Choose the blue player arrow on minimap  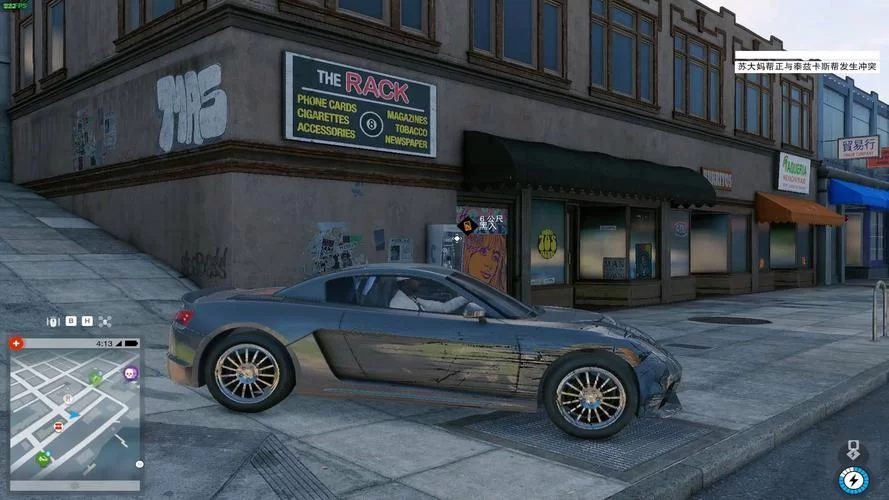pos(74,413)
